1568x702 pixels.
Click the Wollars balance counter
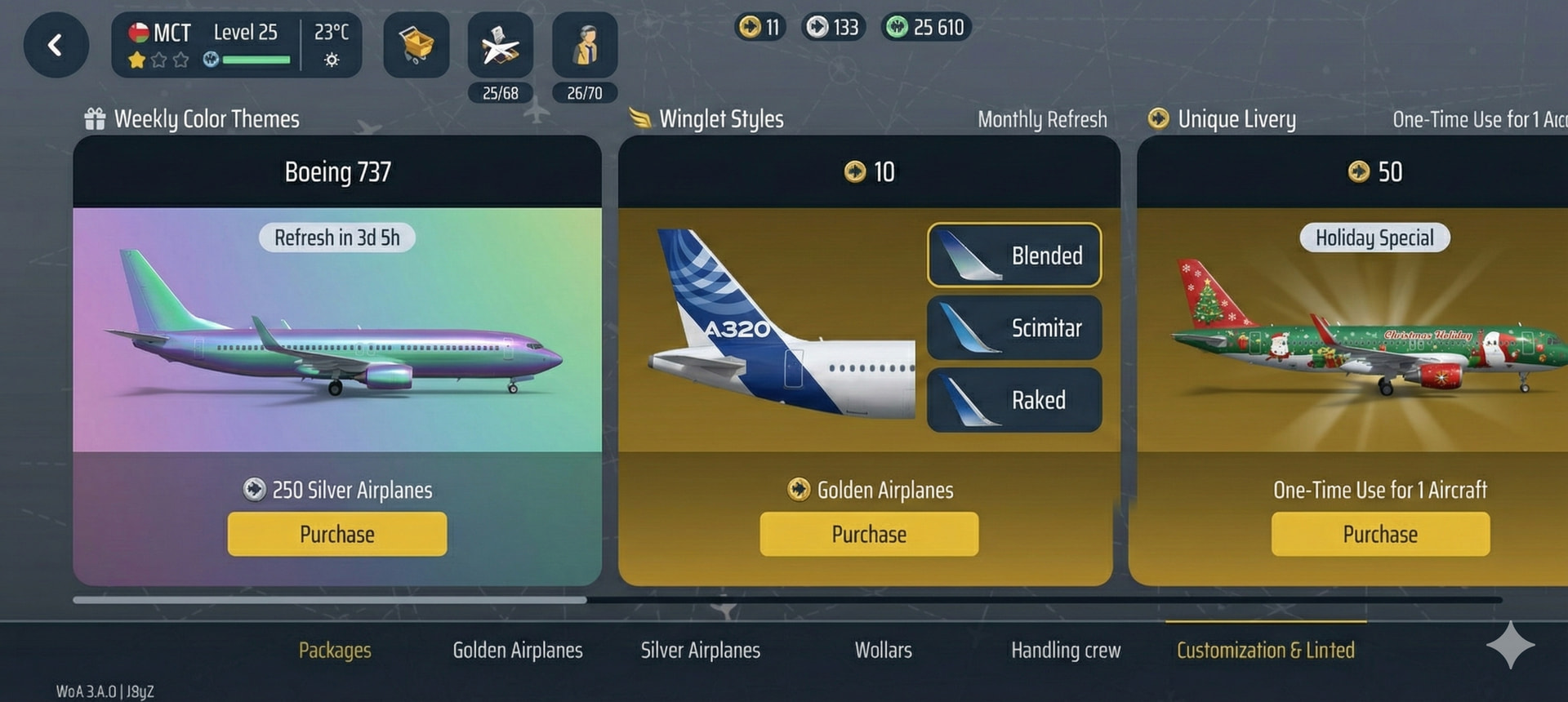coord(926,28)
